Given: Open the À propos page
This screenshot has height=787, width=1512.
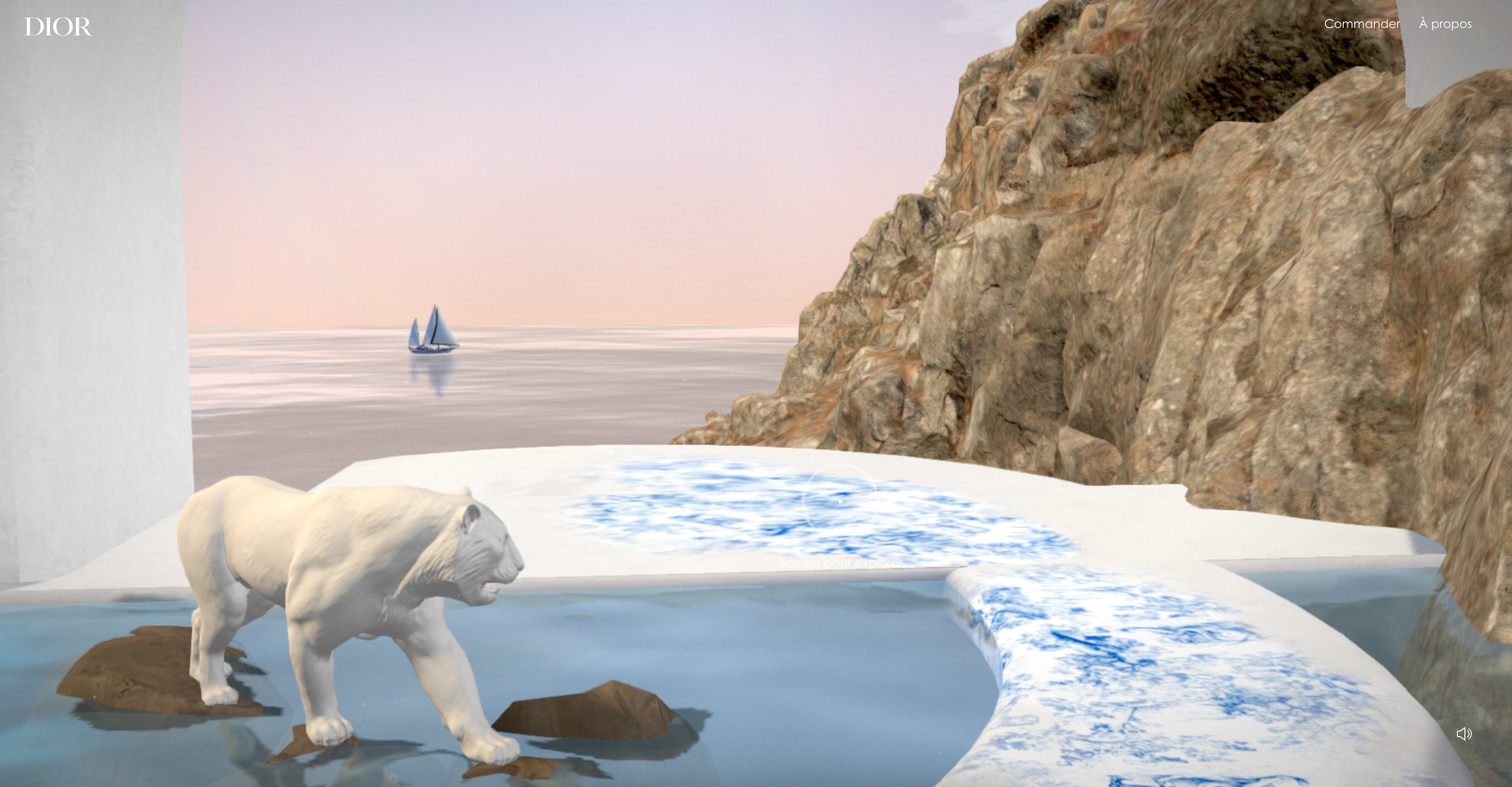Looking at the screenshot, I should click(x=1445, y=24).
